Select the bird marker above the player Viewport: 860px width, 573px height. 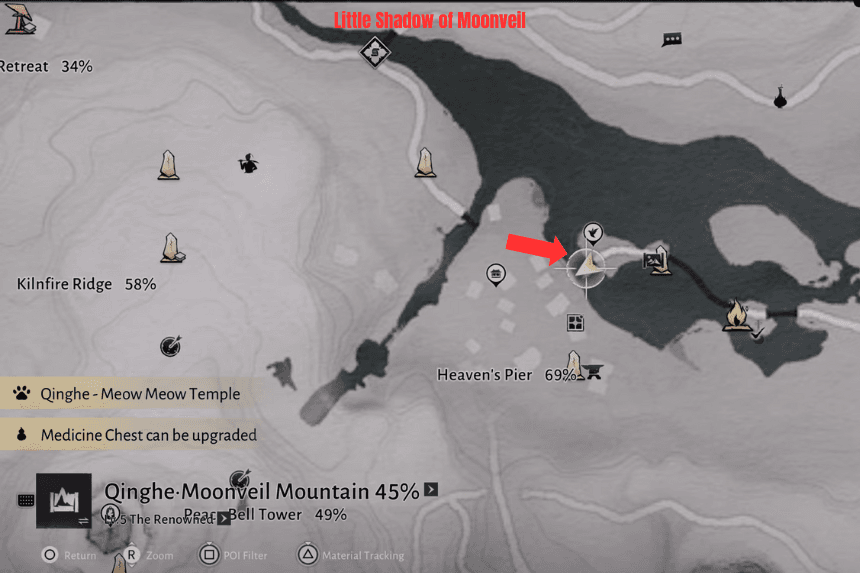tap(593, 233)
